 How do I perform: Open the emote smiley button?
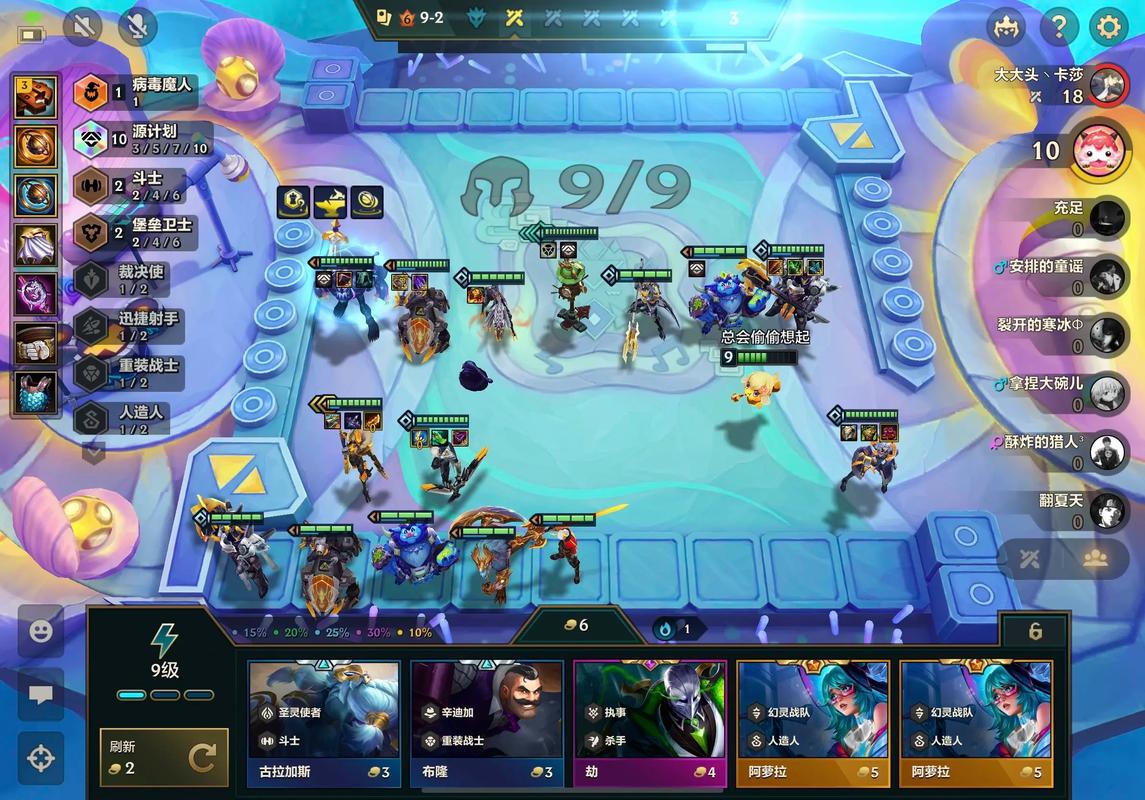[41, 632]
